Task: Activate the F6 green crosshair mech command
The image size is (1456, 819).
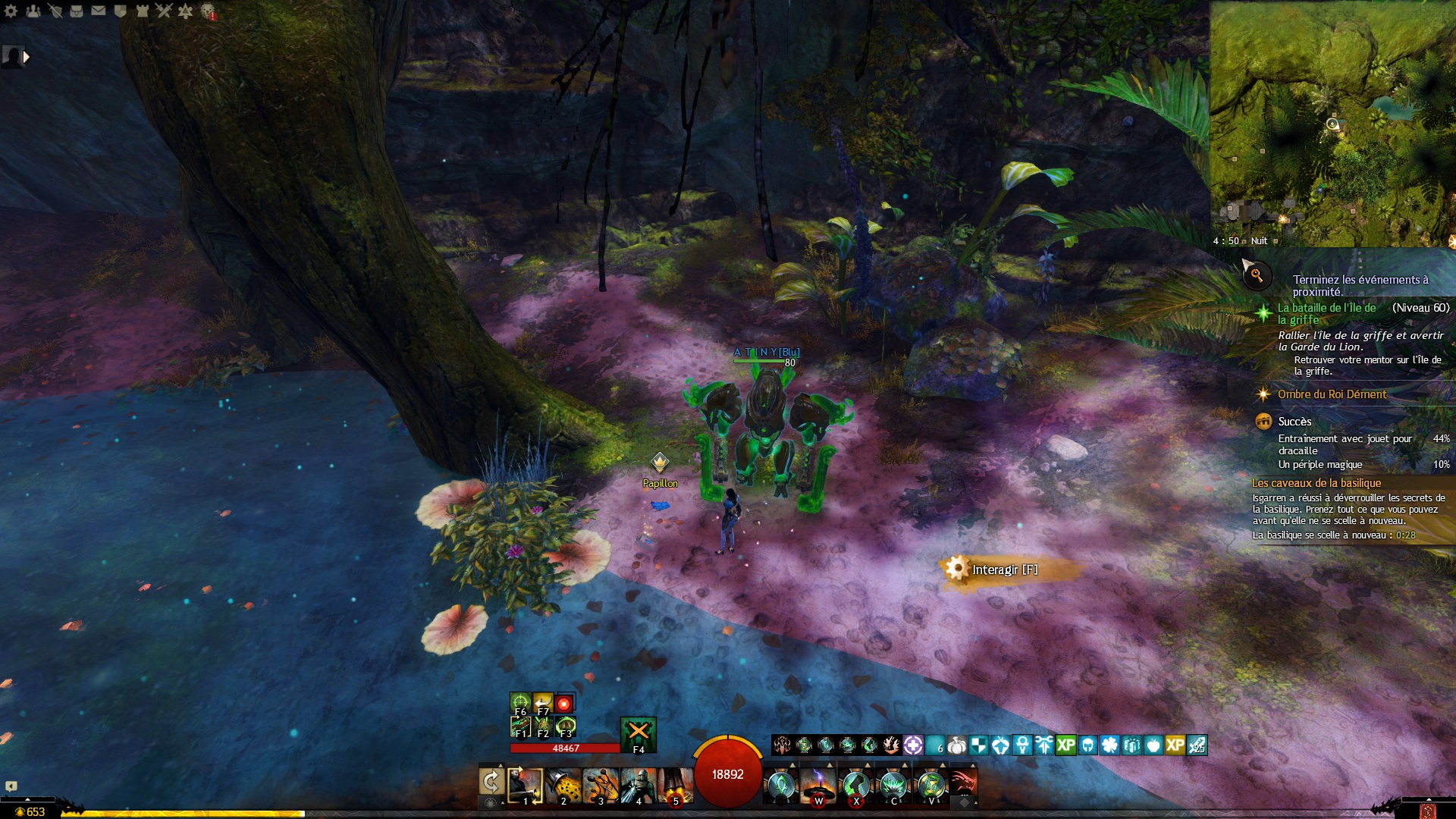Action: (x=519, y=703)
